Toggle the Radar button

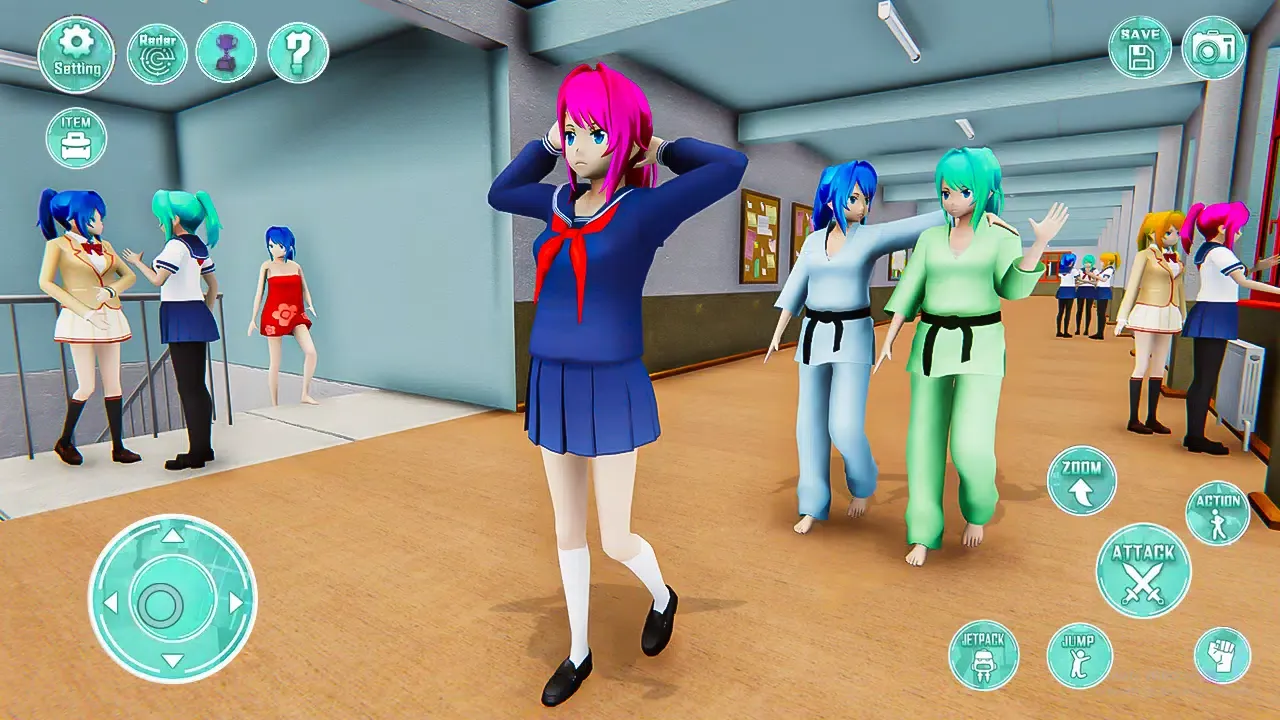(x=157, y=54)
